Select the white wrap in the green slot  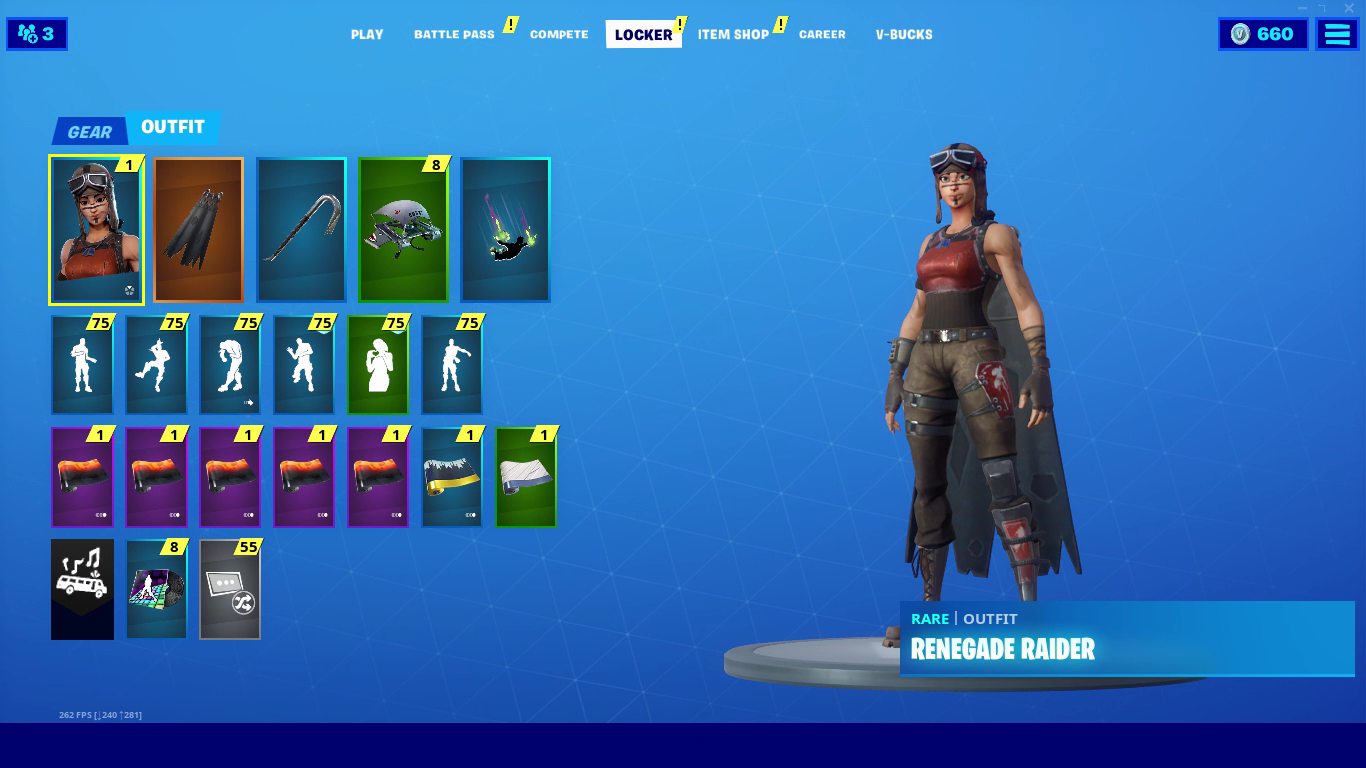click(525, 477)
